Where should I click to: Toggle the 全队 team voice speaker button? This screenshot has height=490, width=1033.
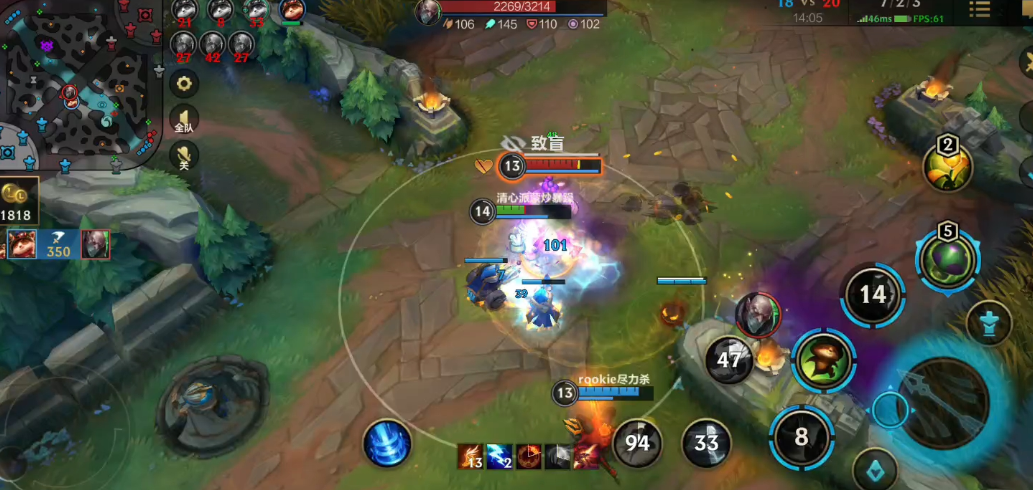pos(184,119)
